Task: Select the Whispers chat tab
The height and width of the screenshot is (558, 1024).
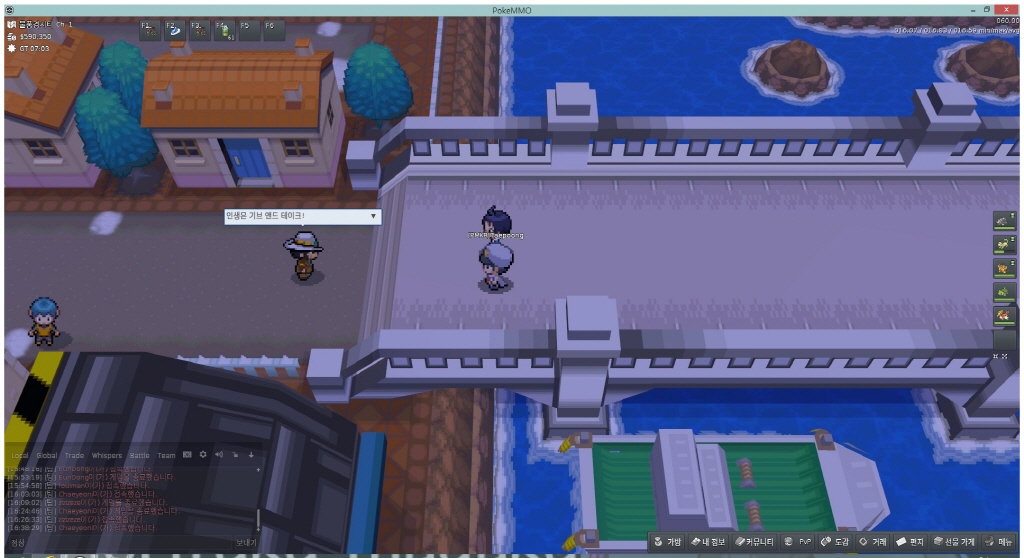Action: click(x=107, y=455)
